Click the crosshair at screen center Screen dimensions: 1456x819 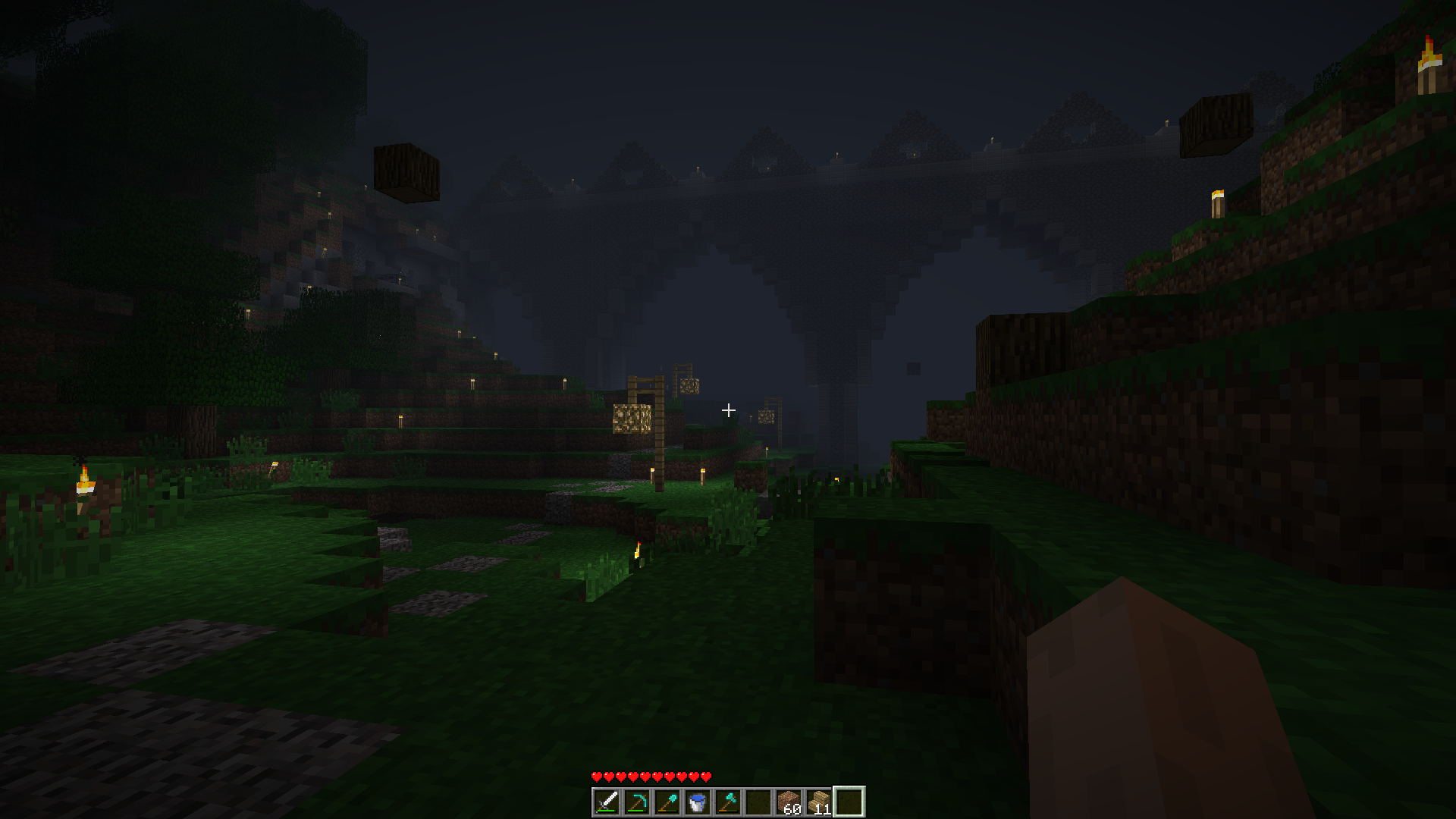(x=729, y=410)
